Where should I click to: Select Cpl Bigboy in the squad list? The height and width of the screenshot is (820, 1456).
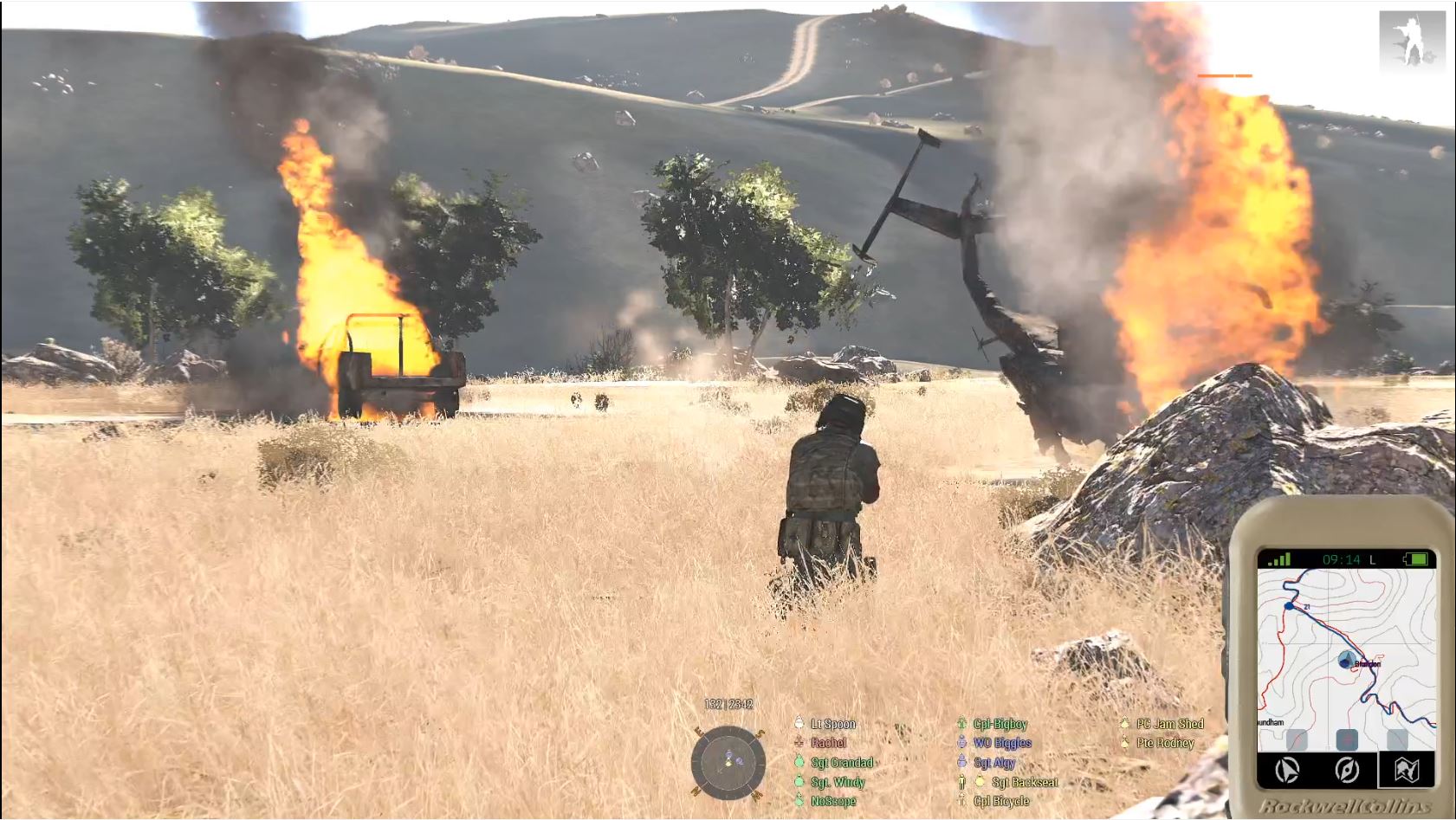pyautogui.click(x=1000, y=724)
